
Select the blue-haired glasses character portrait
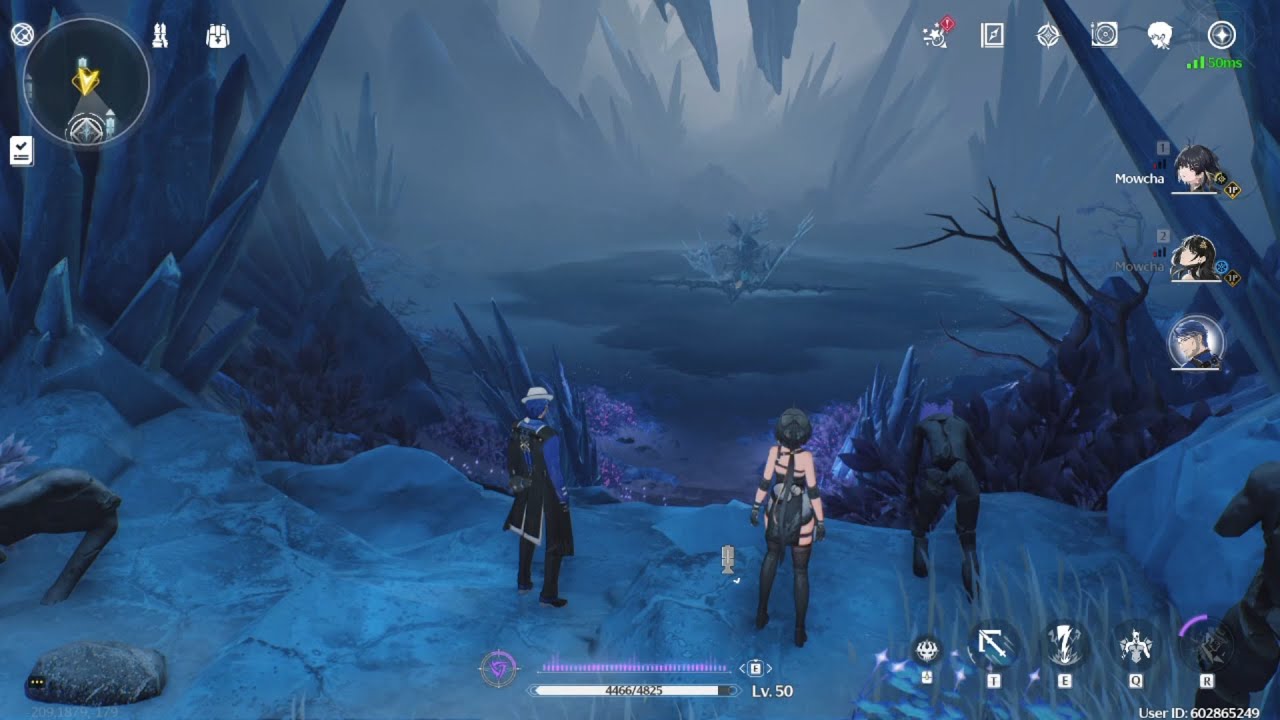coord(1196,343)
